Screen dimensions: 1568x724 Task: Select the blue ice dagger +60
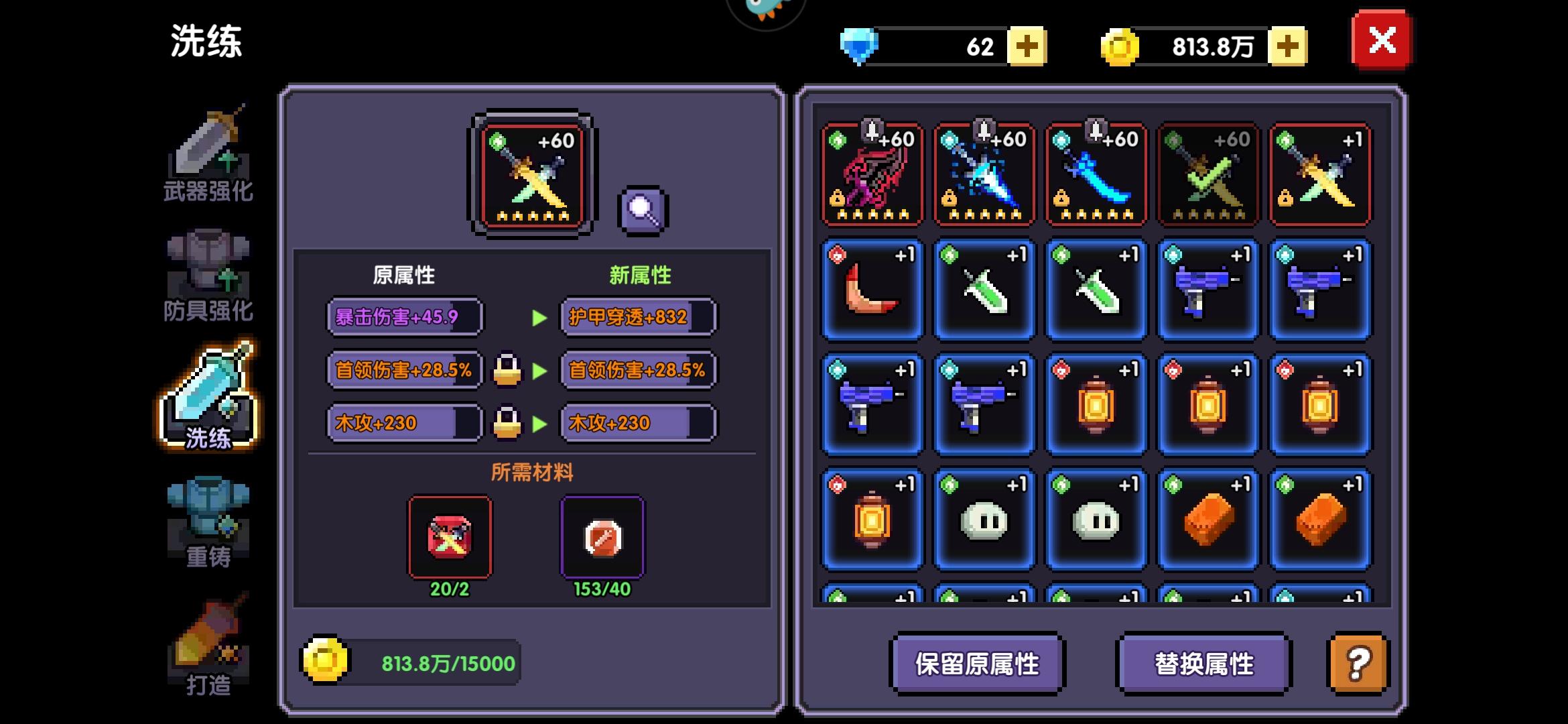984,176
